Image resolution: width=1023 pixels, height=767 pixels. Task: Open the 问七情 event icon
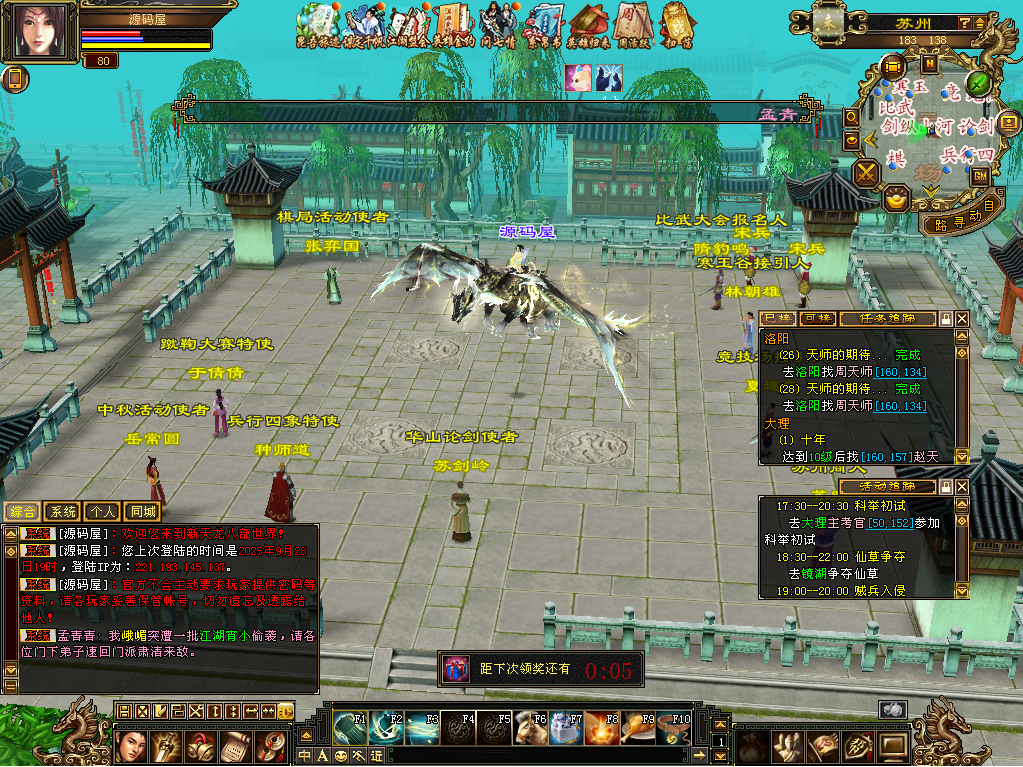click(498, 23)
